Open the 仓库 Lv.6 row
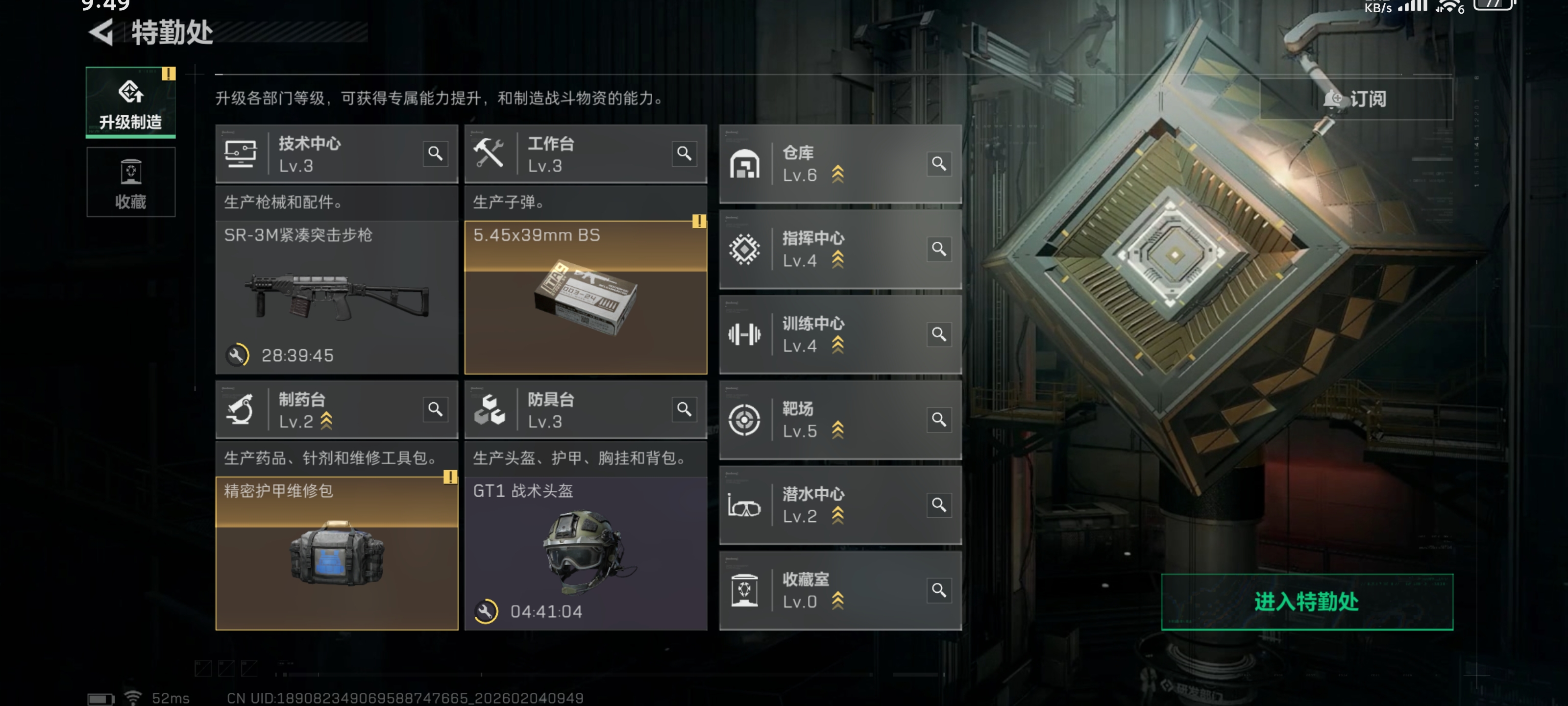 (x=828, y=164)
